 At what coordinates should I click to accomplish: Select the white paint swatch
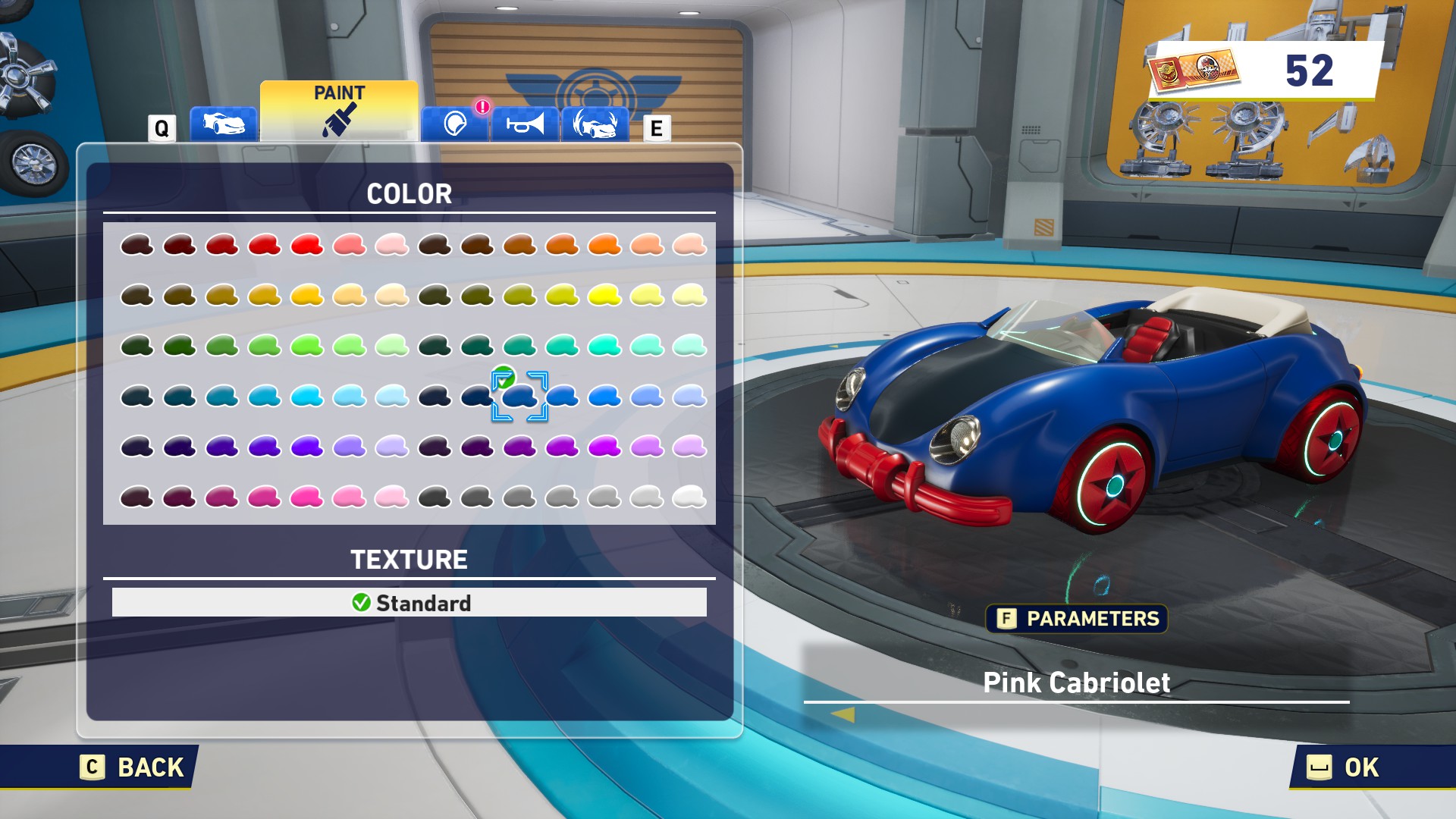click(689, 497)
